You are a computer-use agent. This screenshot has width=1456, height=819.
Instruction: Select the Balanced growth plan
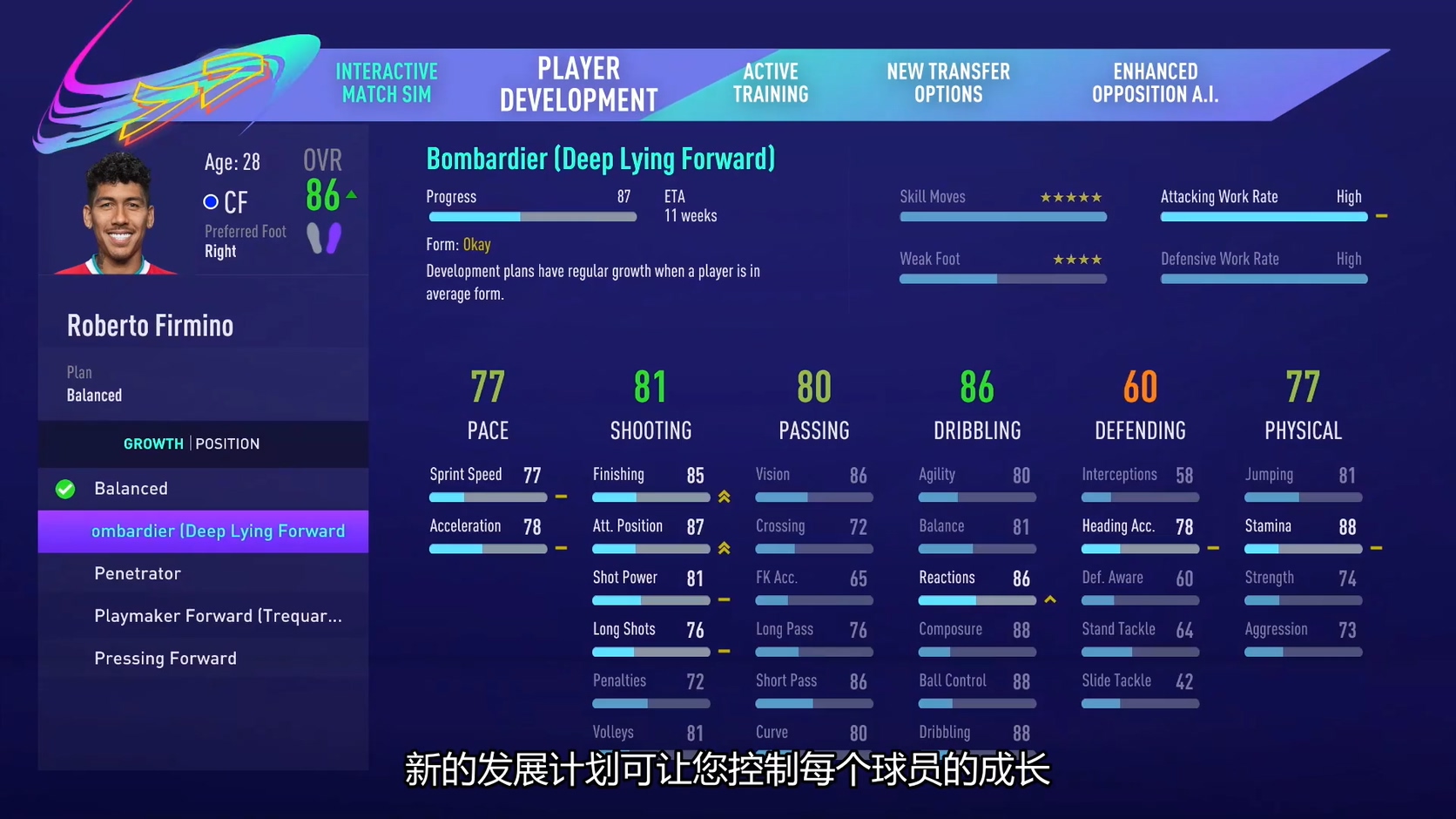pos(131,489)
